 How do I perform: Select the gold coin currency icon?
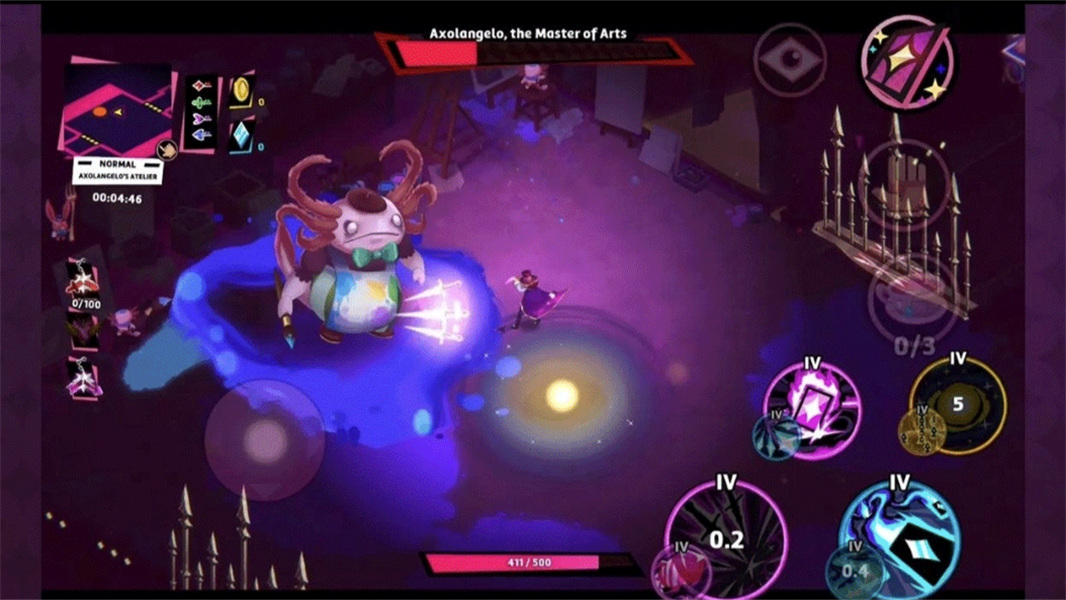click(241, 92)
